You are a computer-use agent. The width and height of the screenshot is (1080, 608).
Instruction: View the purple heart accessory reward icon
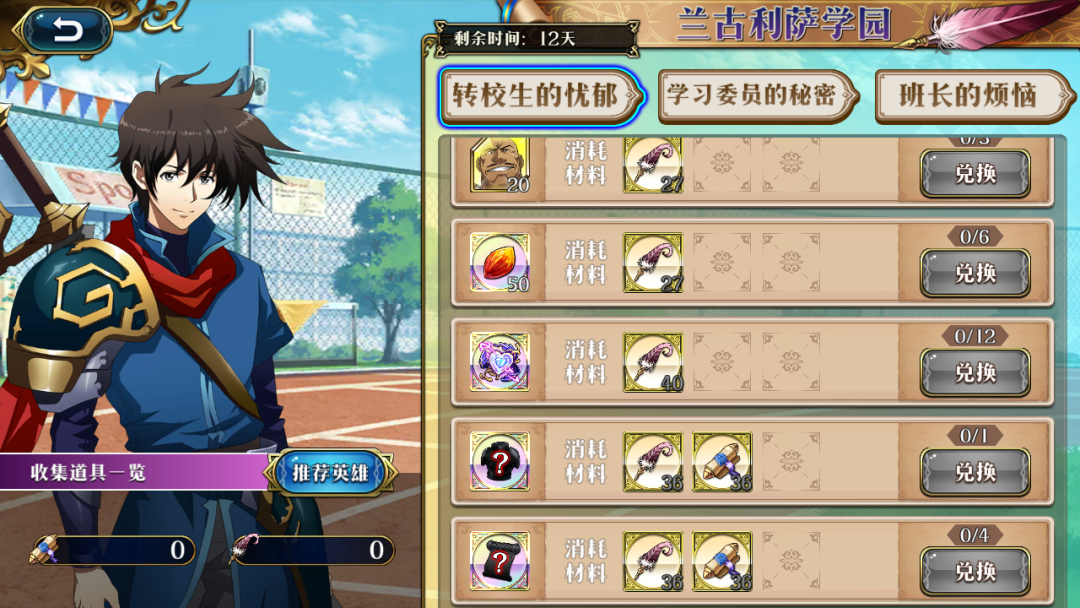coord(499,362)
